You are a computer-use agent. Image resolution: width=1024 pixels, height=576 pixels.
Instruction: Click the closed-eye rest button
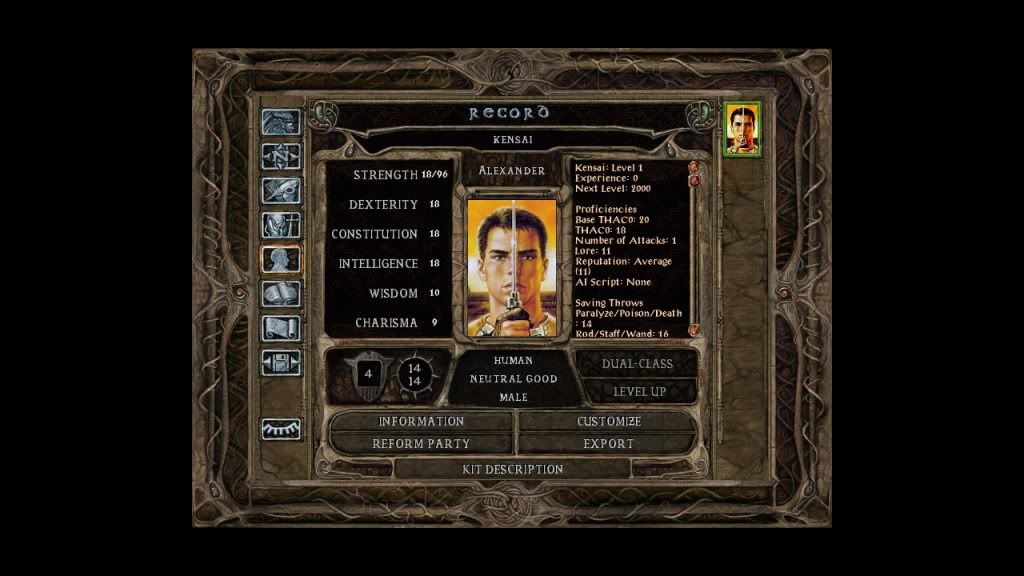click(x=281, y=429)
